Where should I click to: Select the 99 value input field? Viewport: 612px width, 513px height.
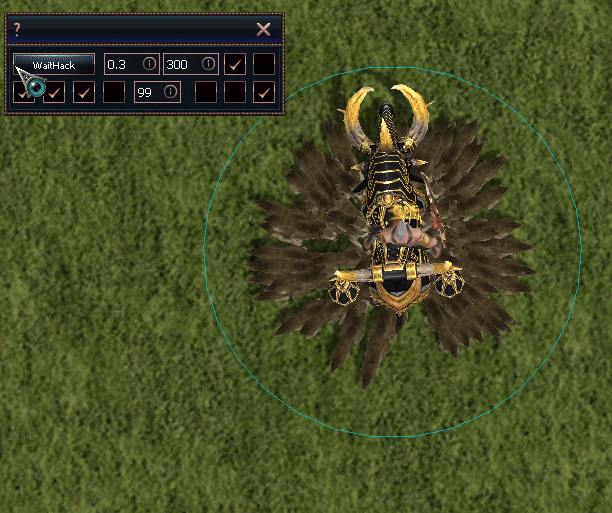(x=148, y=92)
